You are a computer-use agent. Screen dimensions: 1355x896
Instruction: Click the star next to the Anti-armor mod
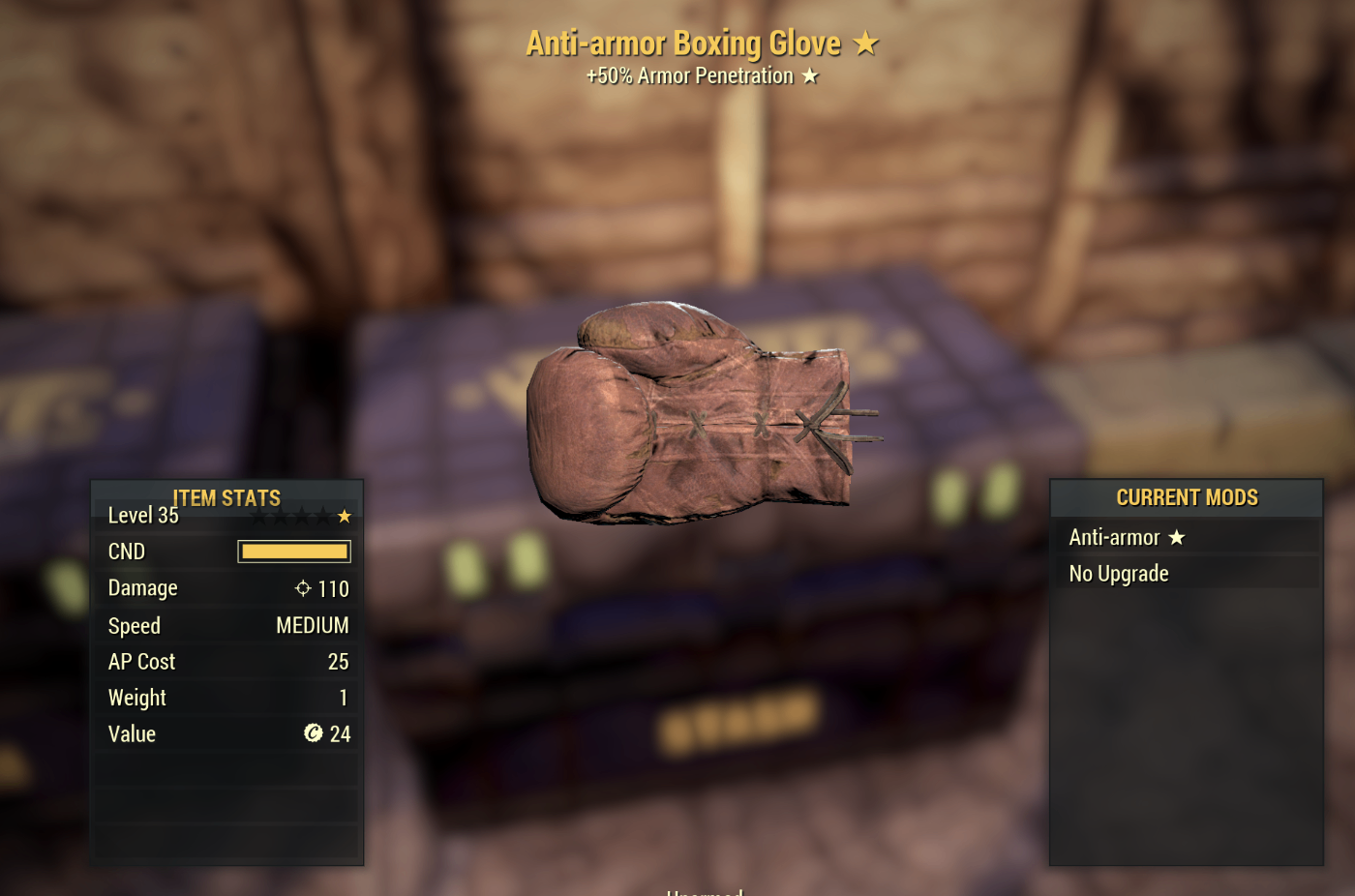1177,537
